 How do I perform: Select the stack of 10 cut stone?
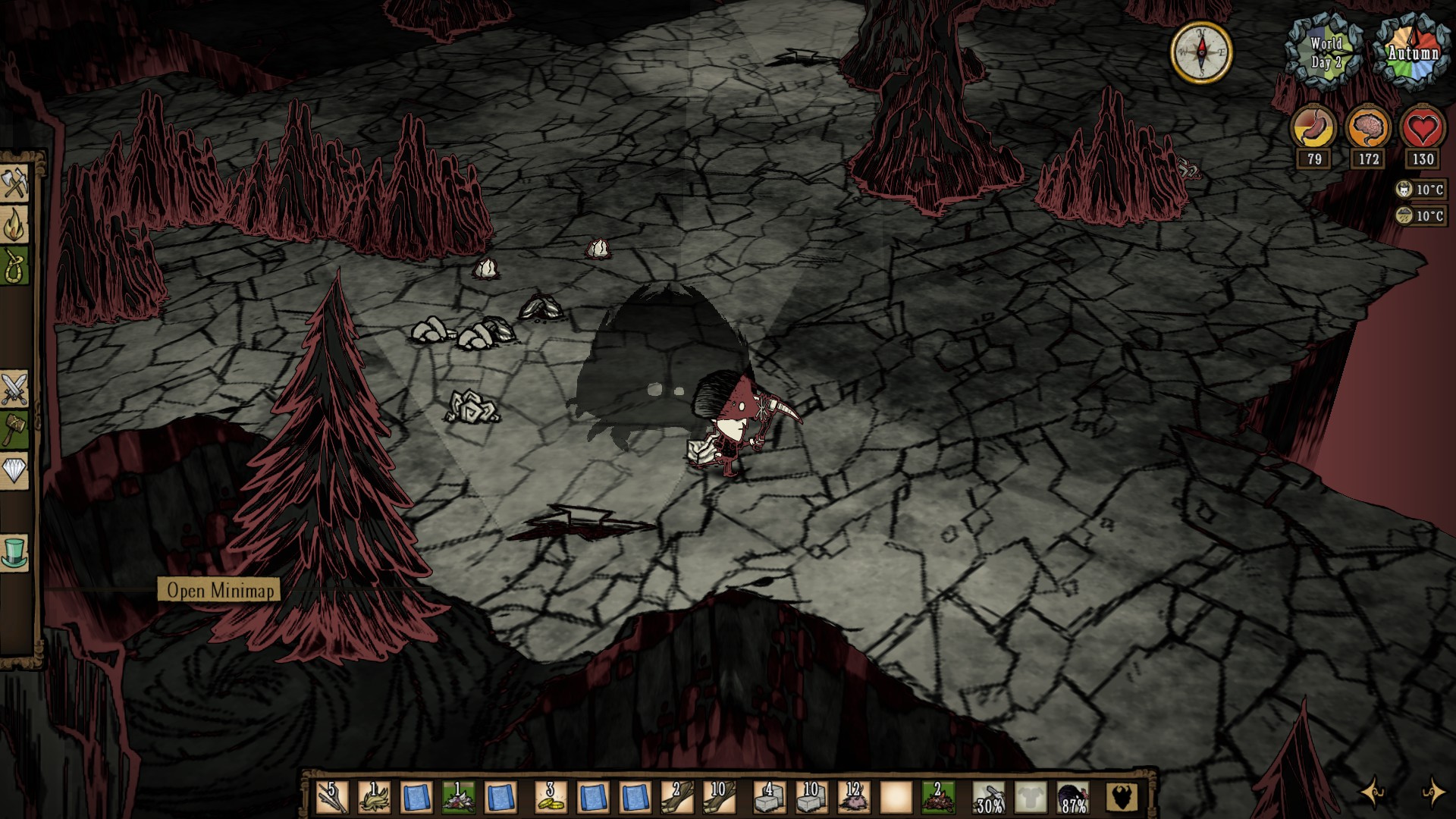(811, 798)
